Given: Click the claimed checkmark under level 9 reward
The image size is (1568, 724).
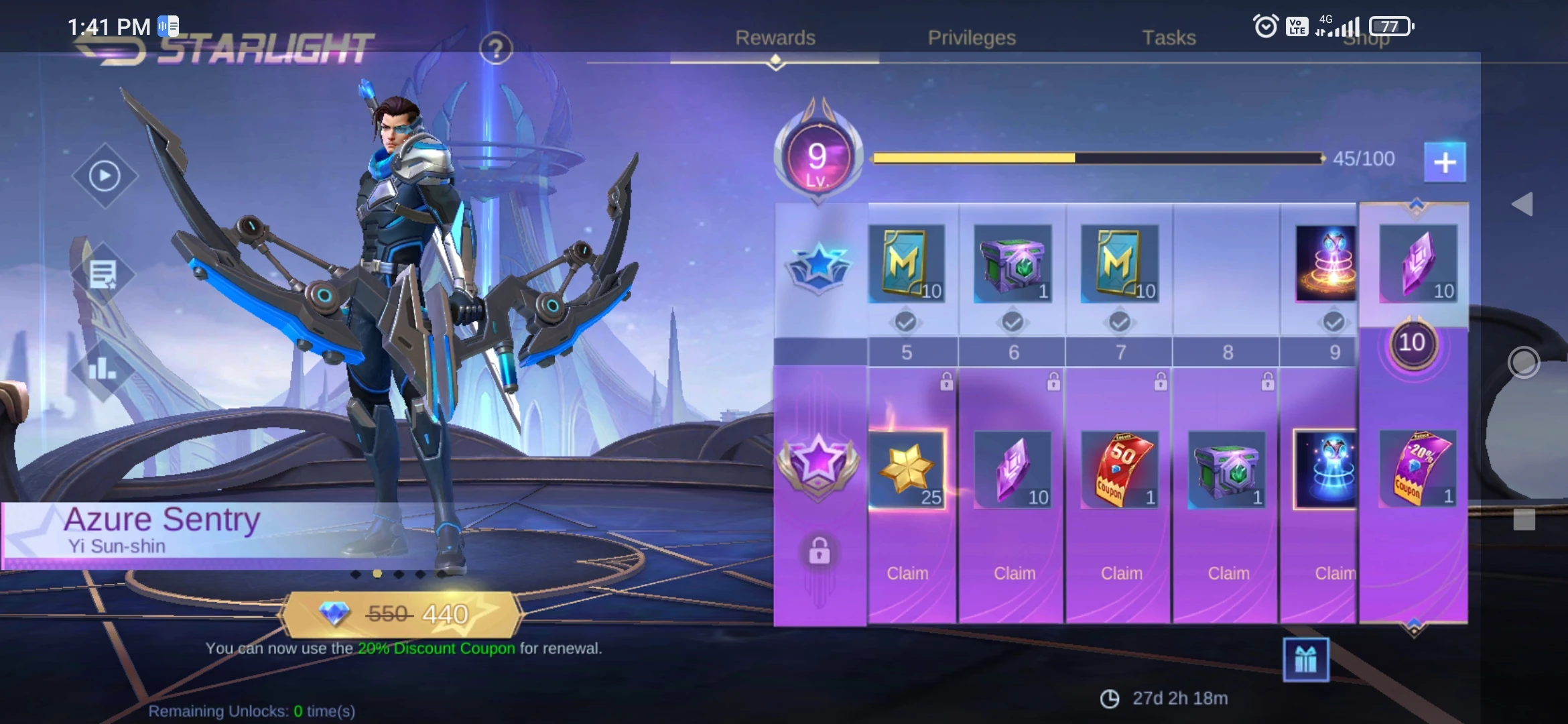Looking at the screenshot, I should [x=1333, y=321].
